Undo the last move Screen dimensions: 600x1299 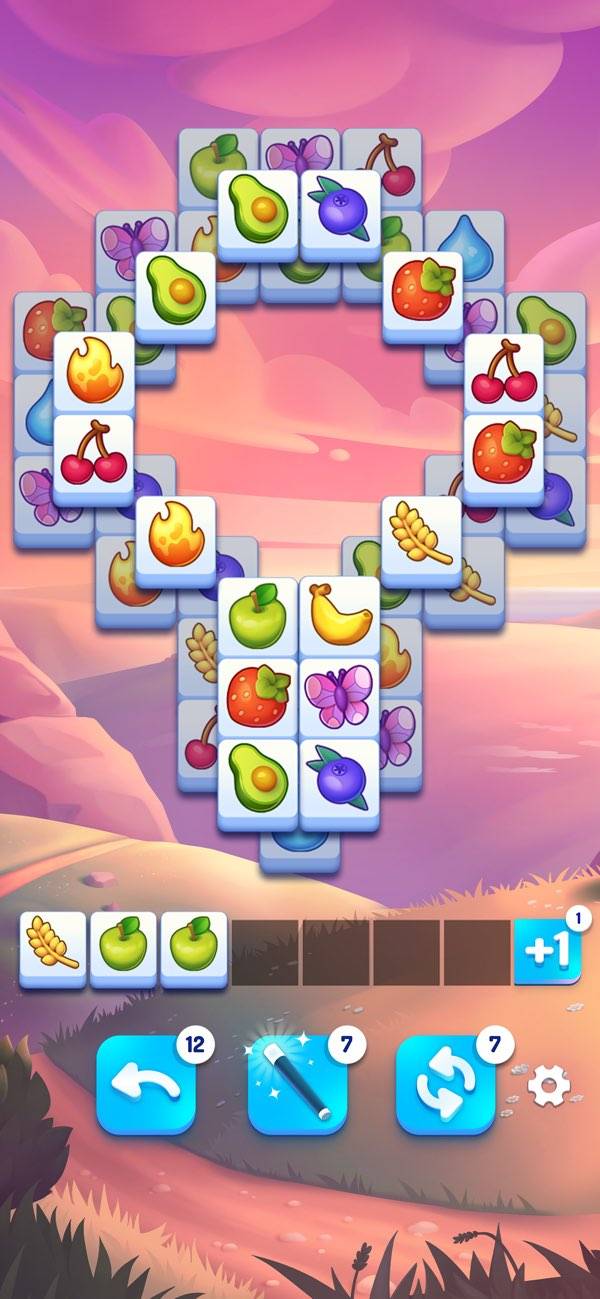[x=146, y=1084]
